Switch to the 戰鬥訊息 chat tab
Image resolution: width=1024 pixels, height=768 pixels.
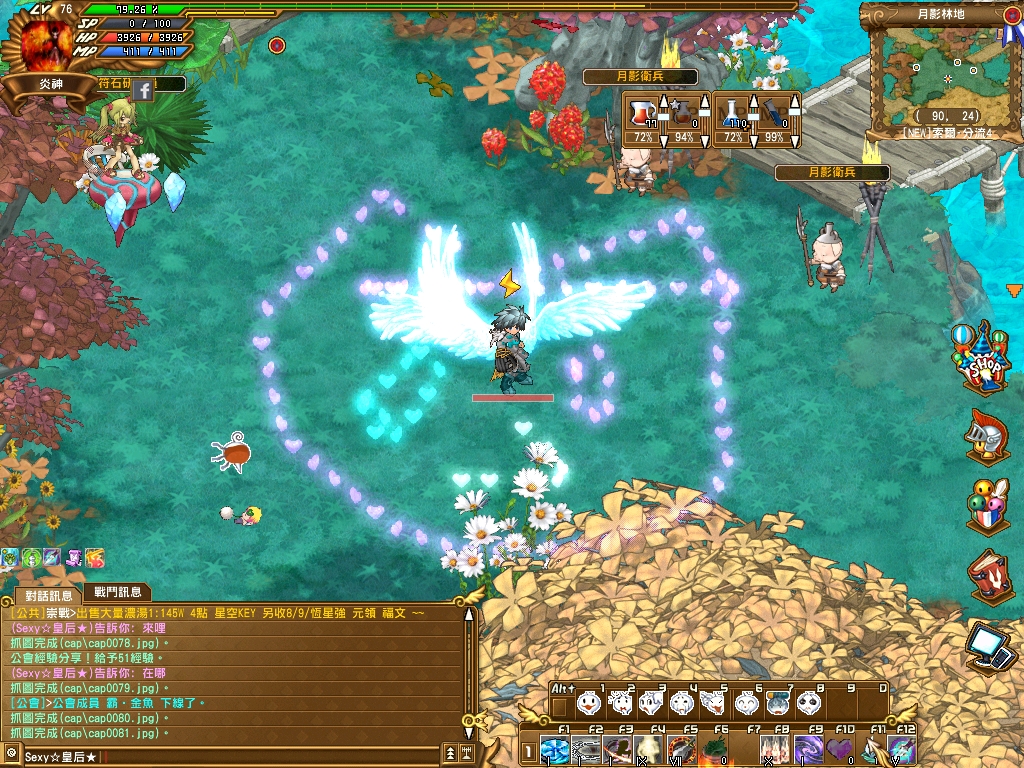click(x=116, y=592)
